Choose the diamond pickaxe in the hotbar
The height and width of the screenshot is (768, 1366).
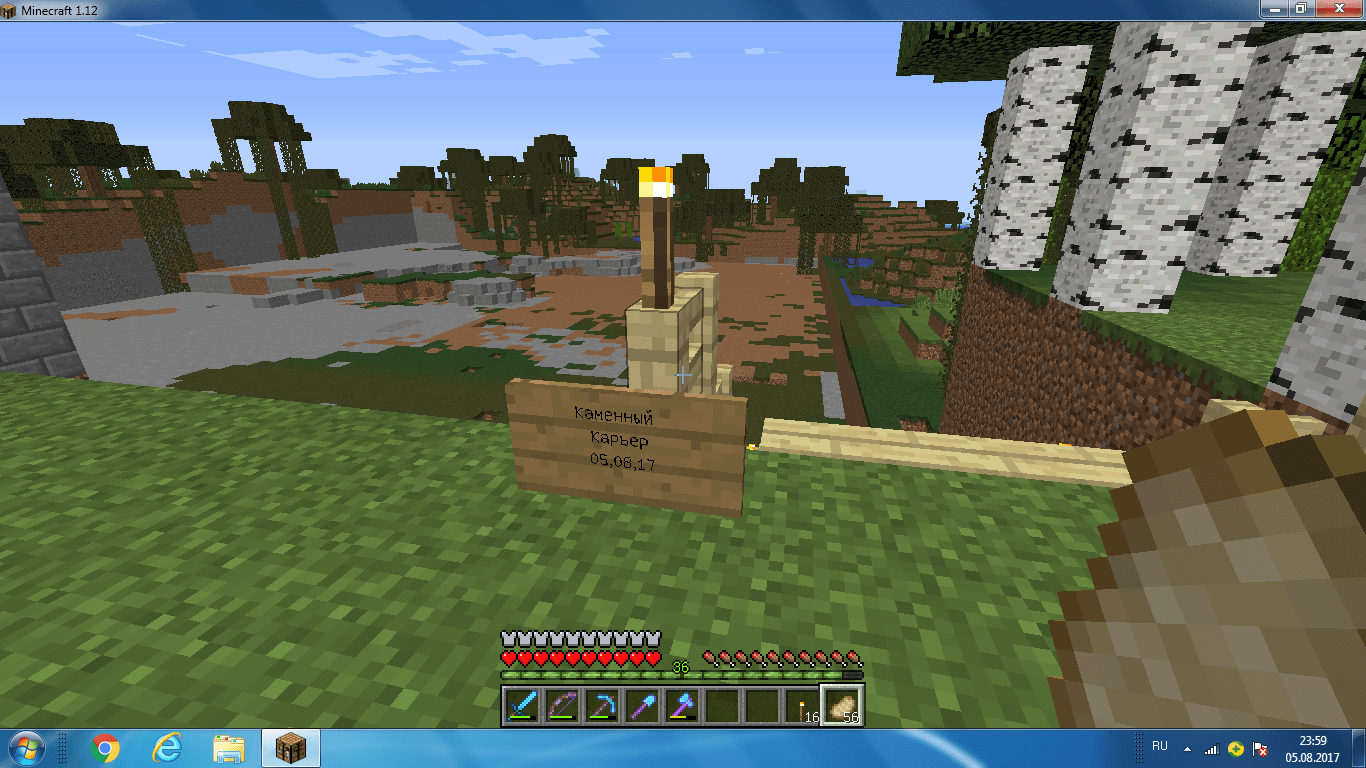pos(603,705)
